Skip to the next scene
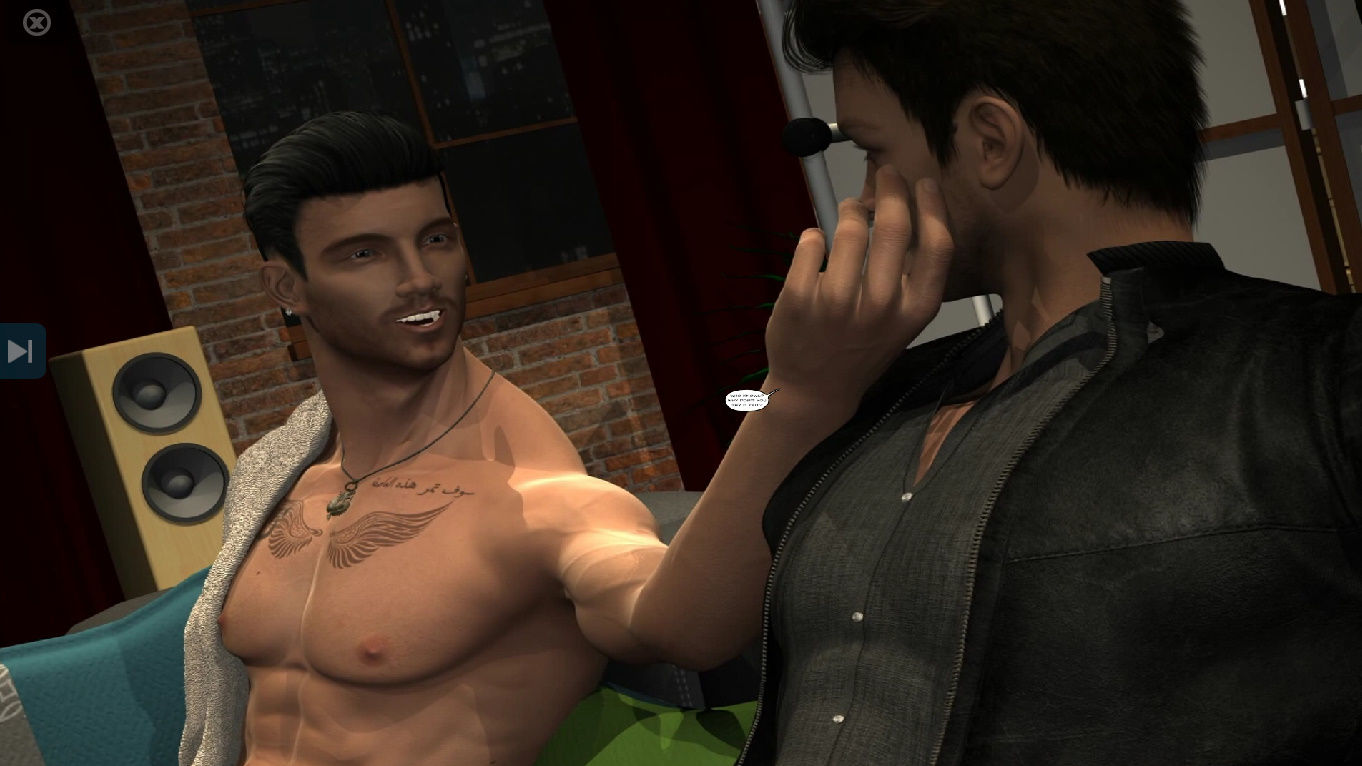The height and width of the screenshot is (766, 1362). [x=21, y=351]
